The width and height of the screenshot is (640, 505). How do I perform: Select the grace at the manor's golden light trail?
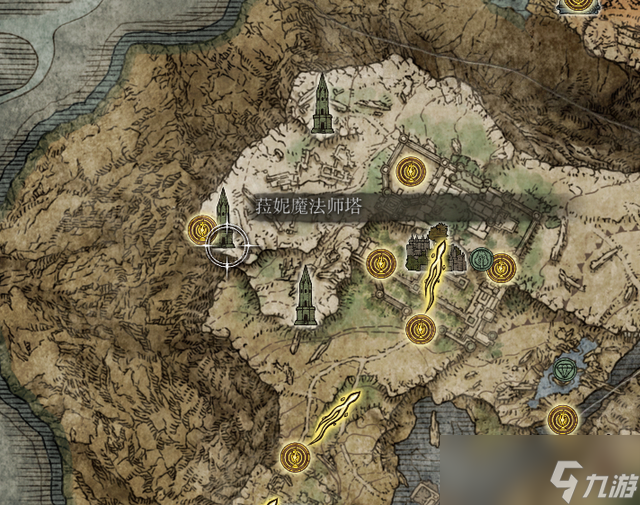pyautogui.click(x=420, y=326)
